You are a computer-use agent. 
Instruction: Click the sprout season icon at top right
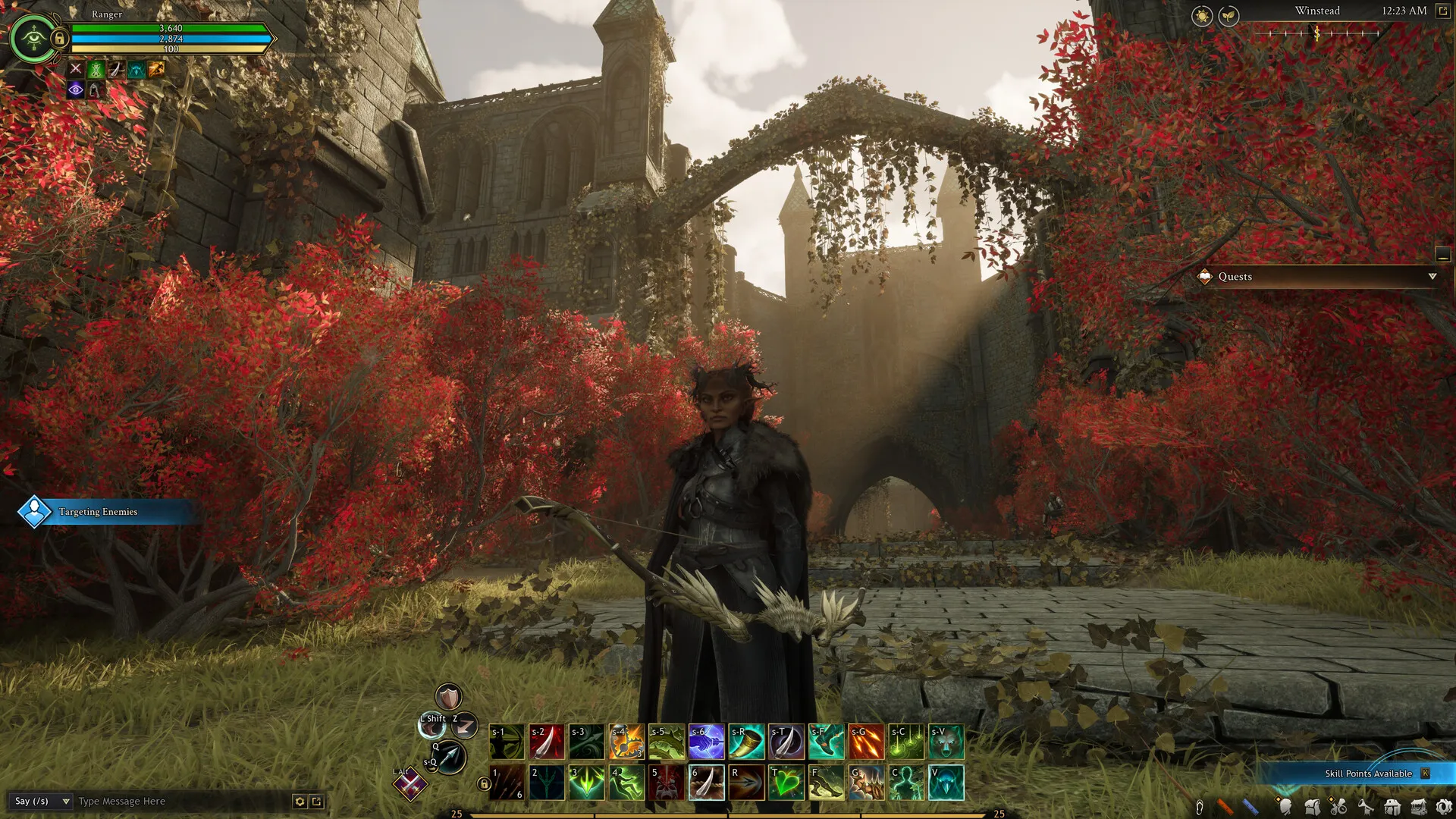(x=1228, y=16)
